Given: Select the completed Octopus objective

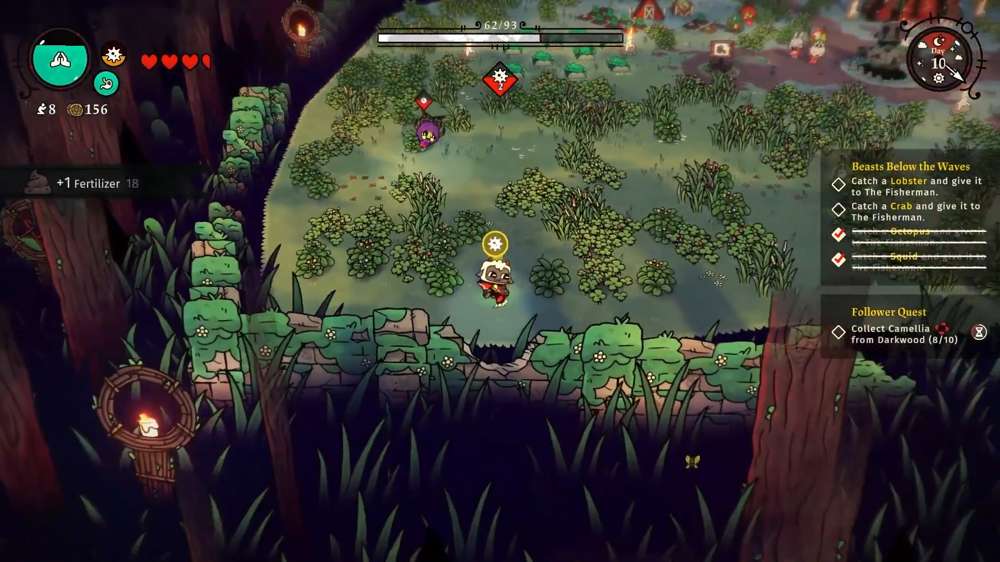Looking at the screenshot, I should [x=915, y=235].
